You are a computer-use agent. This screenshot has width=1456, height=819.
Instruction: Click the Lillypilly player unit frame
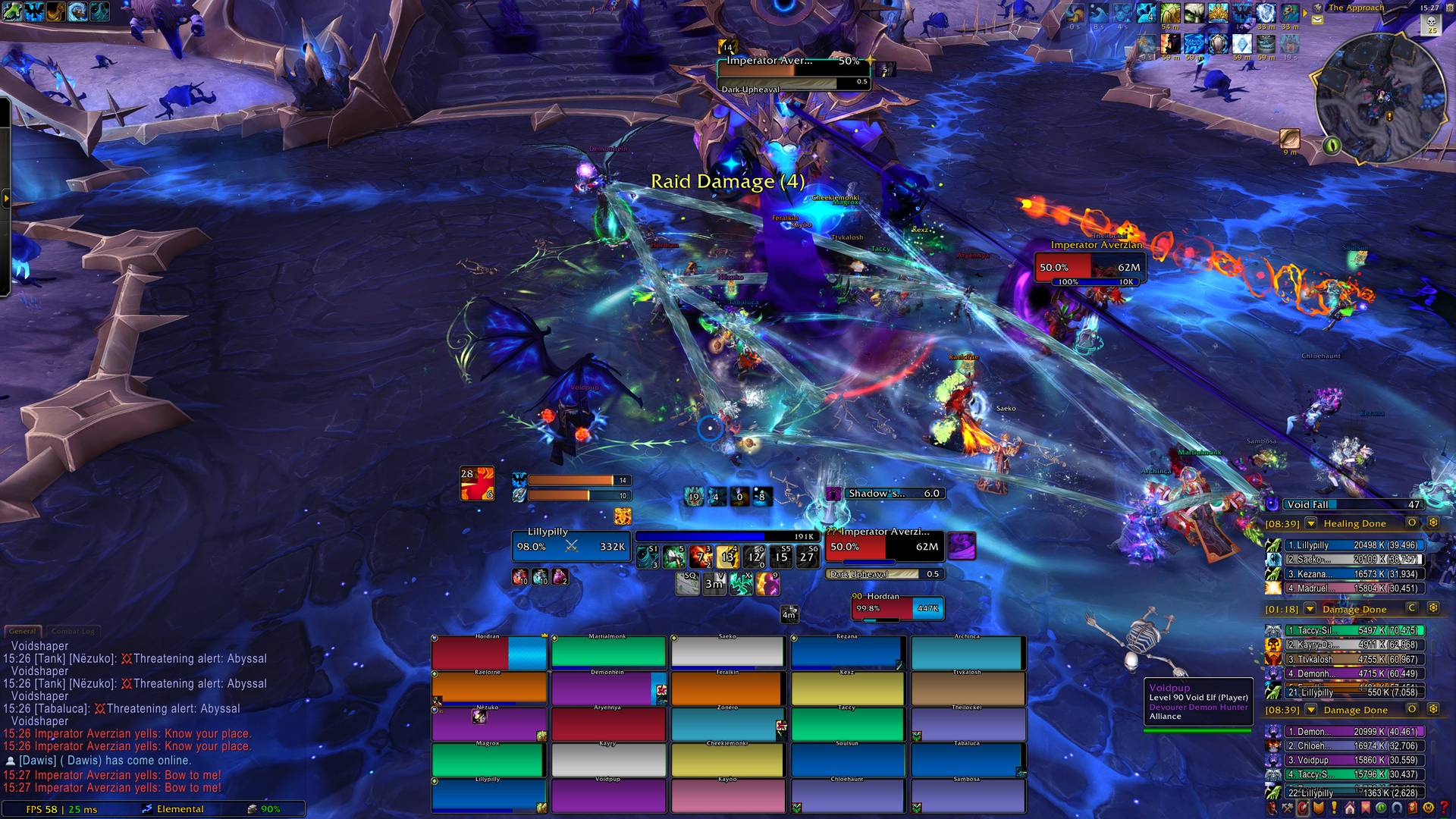click(x=570, y=546)
